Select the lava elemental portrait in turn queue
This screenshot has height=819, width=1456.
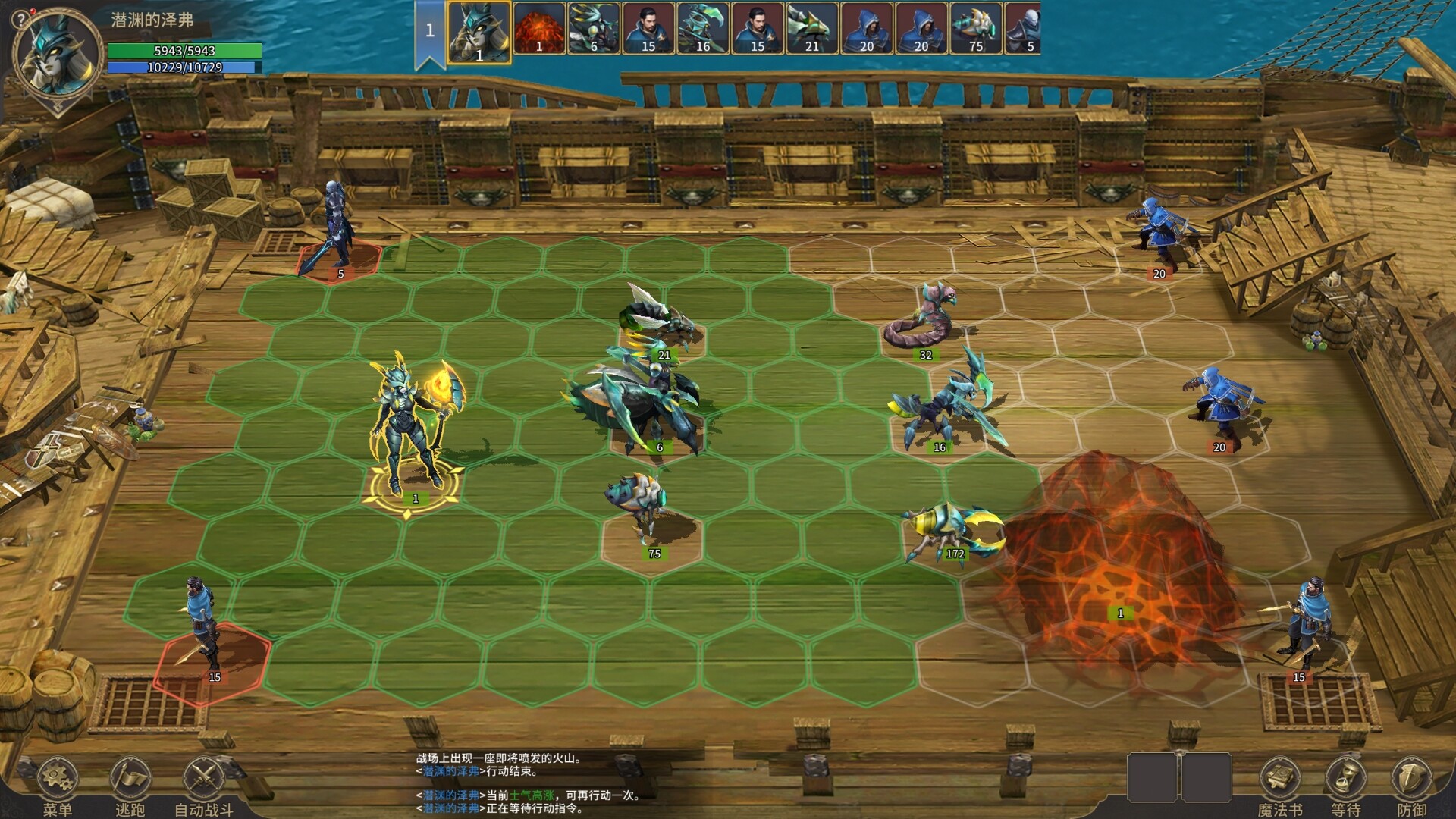pos(541,30)
